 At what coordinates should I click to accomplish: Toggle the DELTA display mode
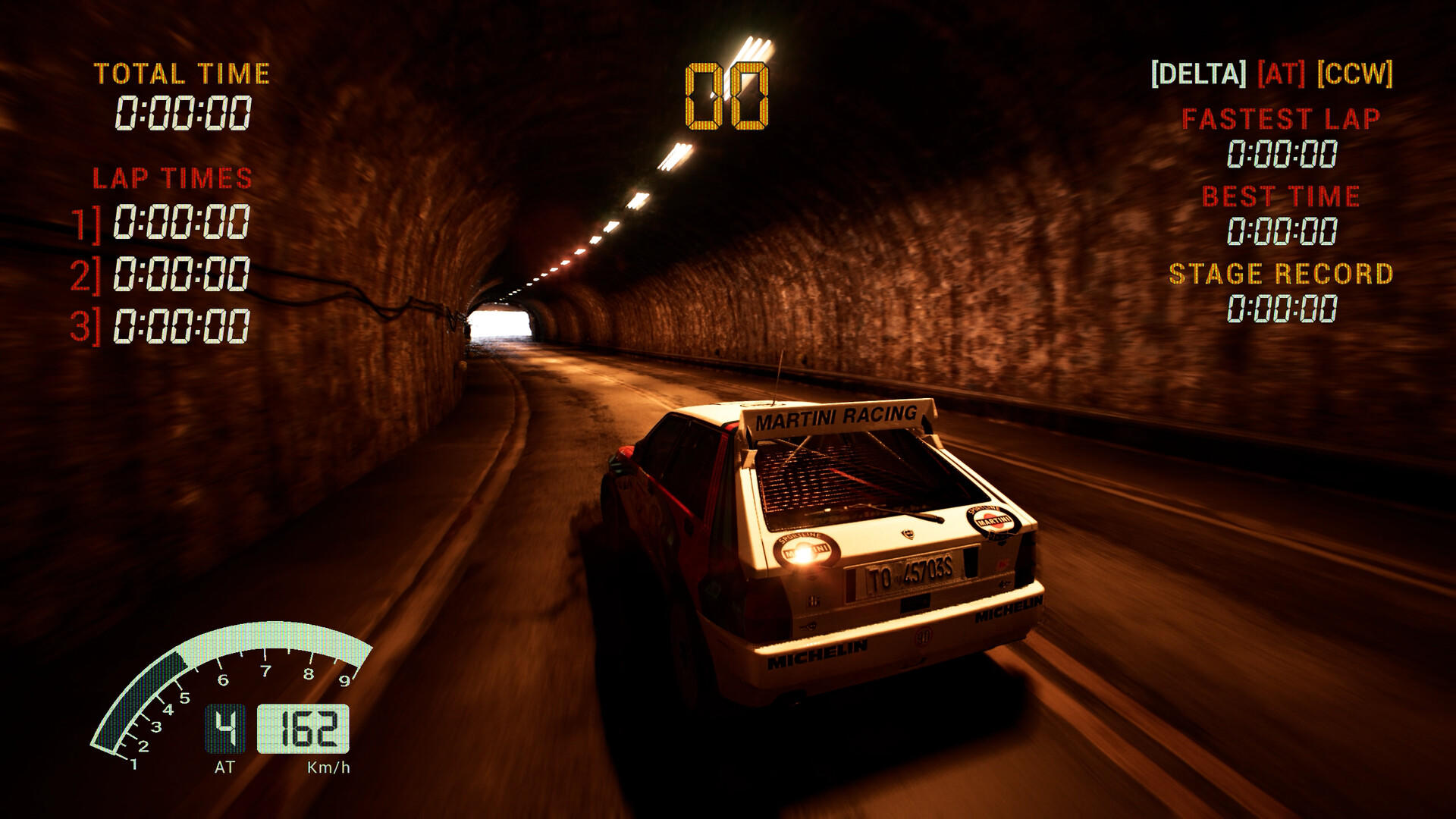point(1200,74)
